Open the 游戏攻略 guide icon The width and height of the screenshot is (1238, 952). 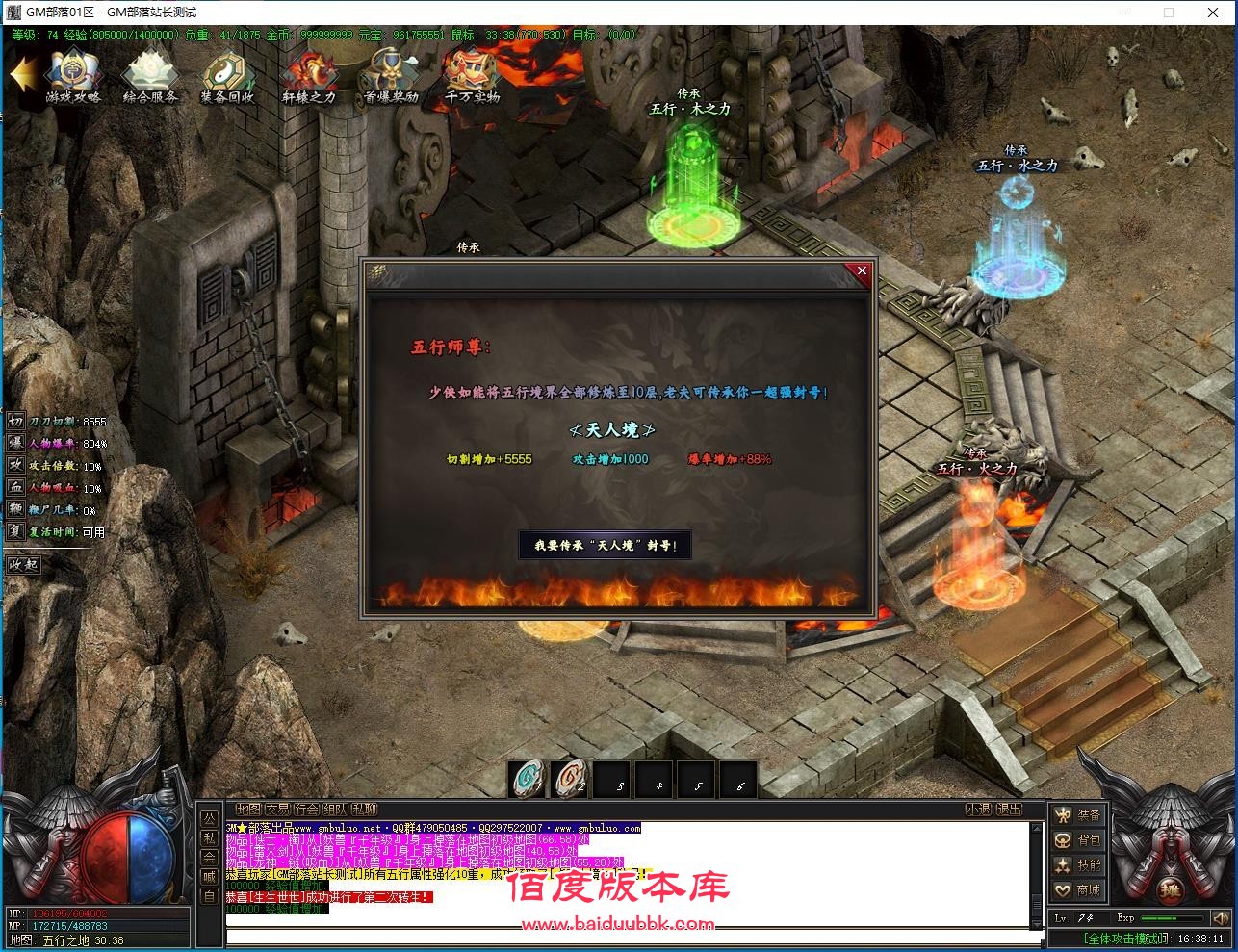click(72, 76)
